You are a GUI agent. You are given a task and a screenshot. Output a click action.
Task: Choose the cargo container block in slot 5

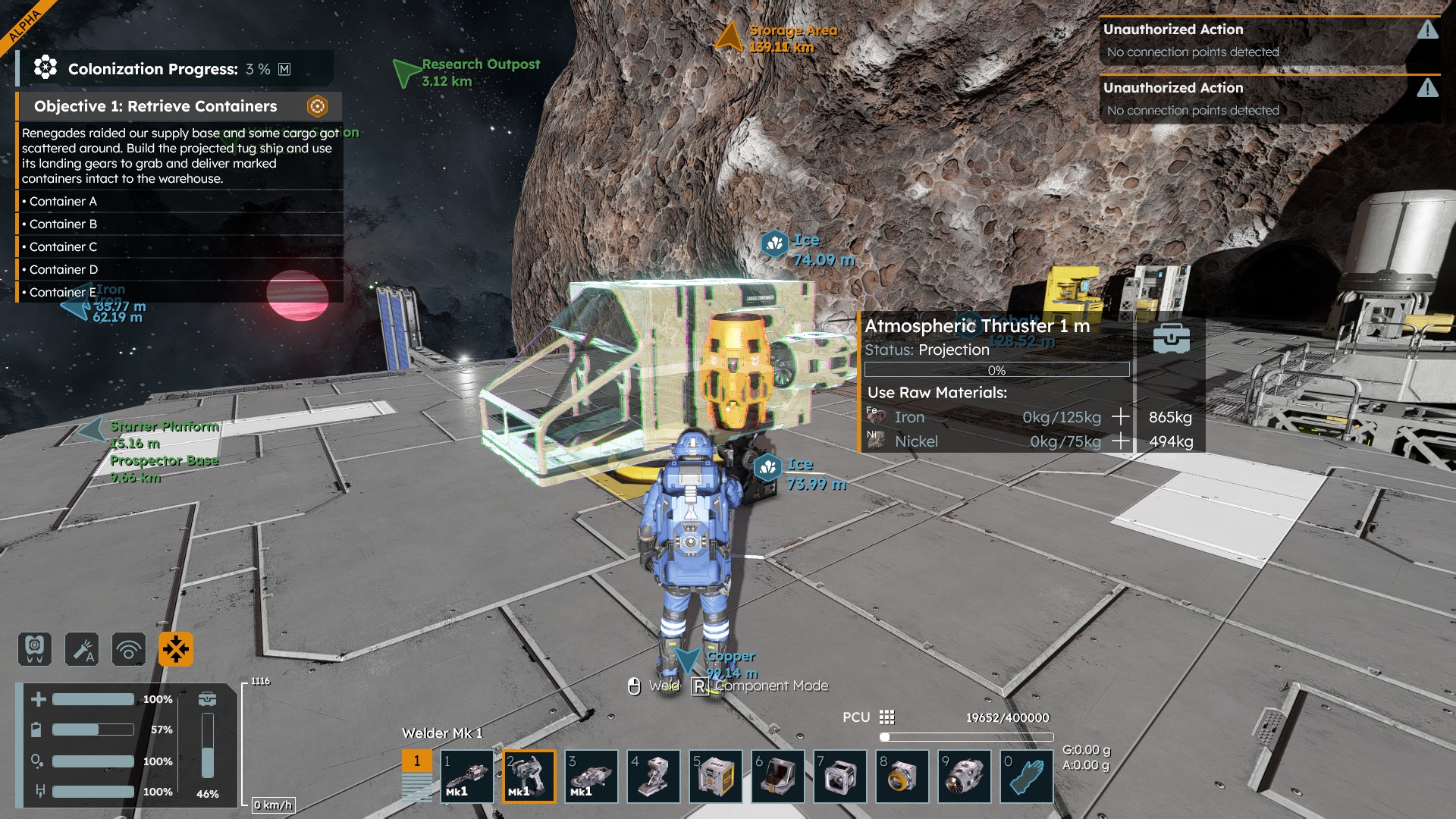click(716, 776)
